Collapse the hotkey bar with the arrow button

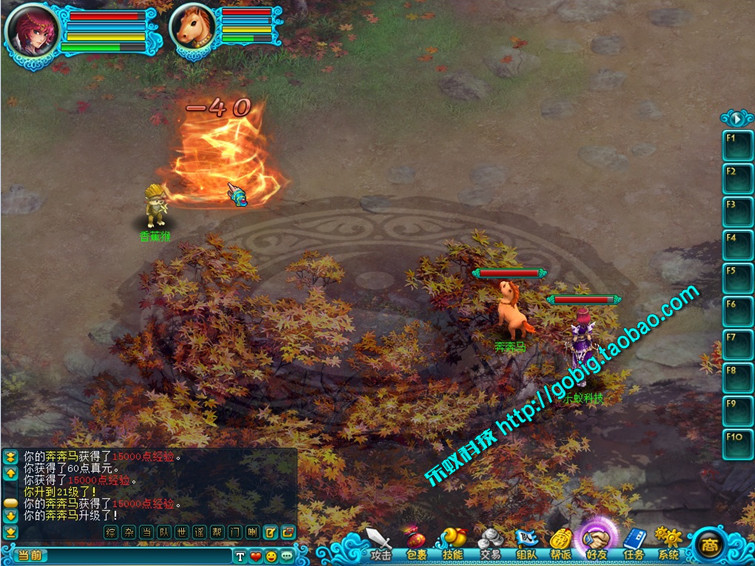[x=737, y=117]
